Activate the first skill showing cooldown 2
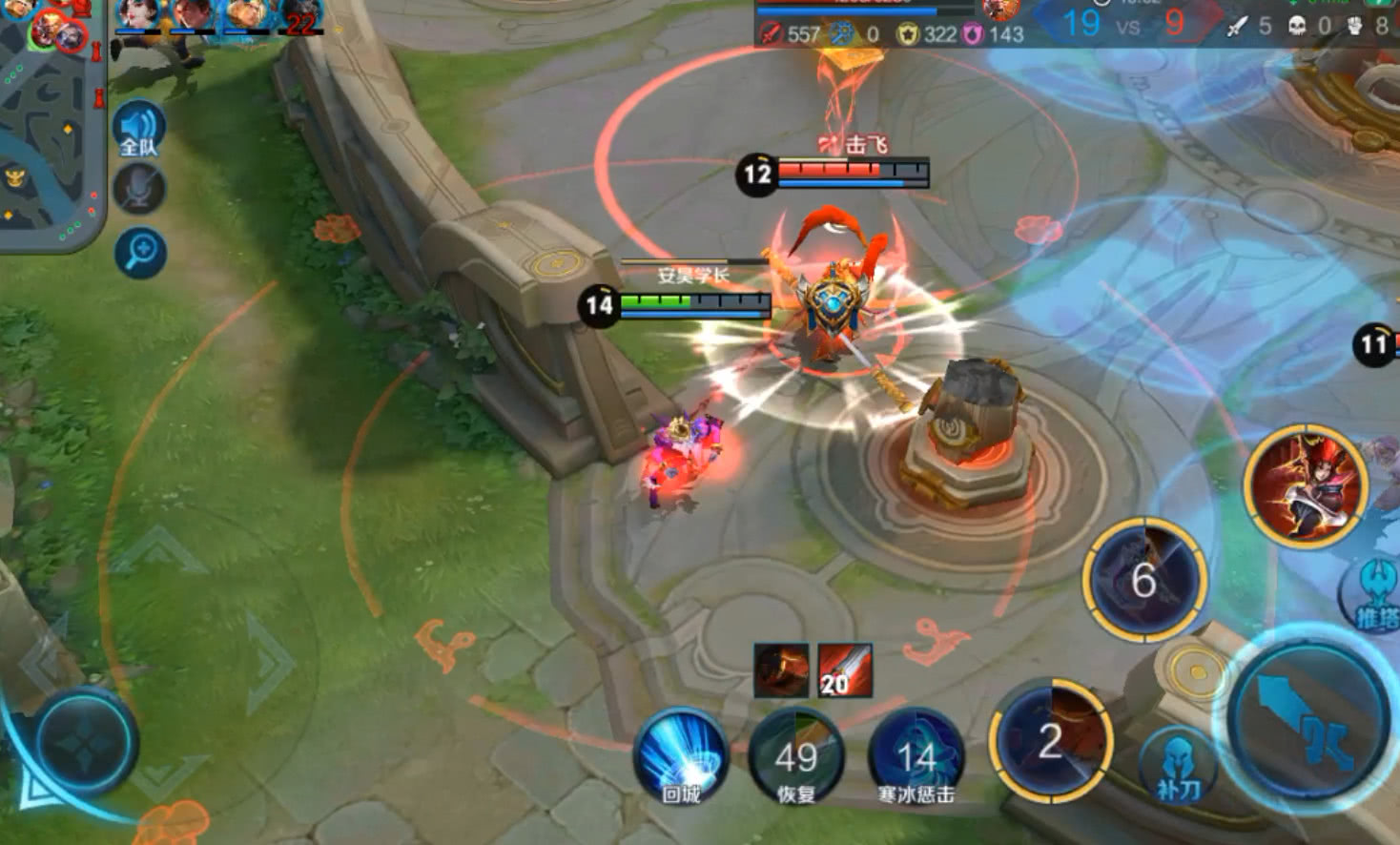1400x845 pixels. coord(1051,741)
